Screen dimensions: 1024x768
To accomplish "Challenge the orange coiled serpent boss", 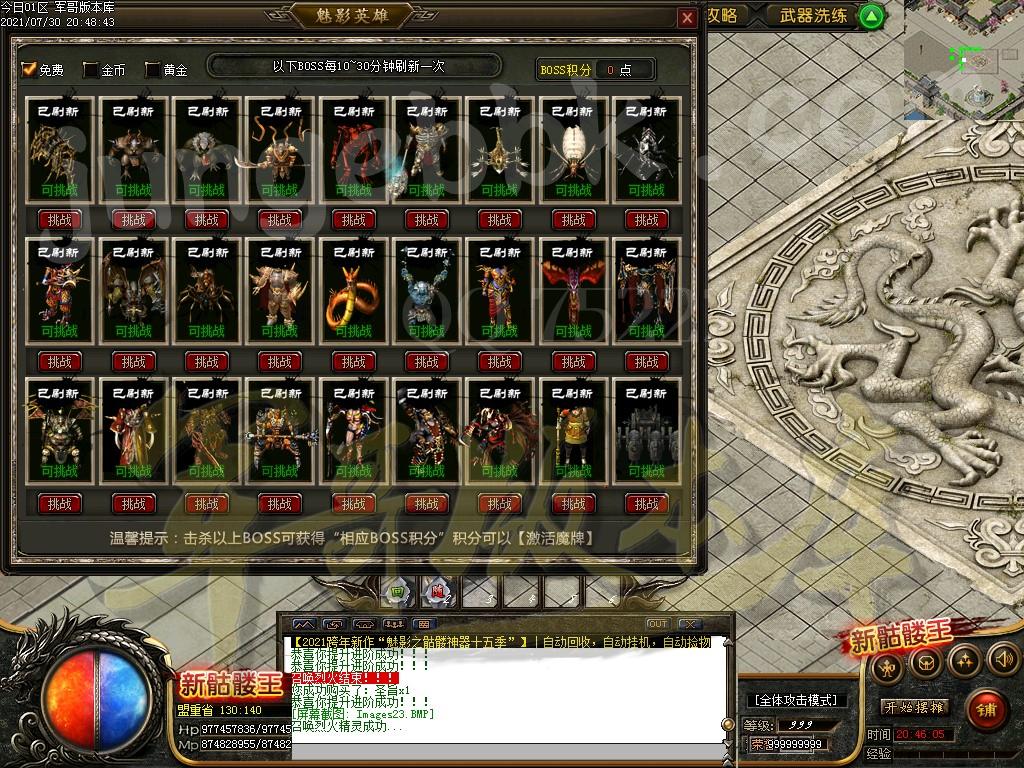I will [x=353, y=362].
